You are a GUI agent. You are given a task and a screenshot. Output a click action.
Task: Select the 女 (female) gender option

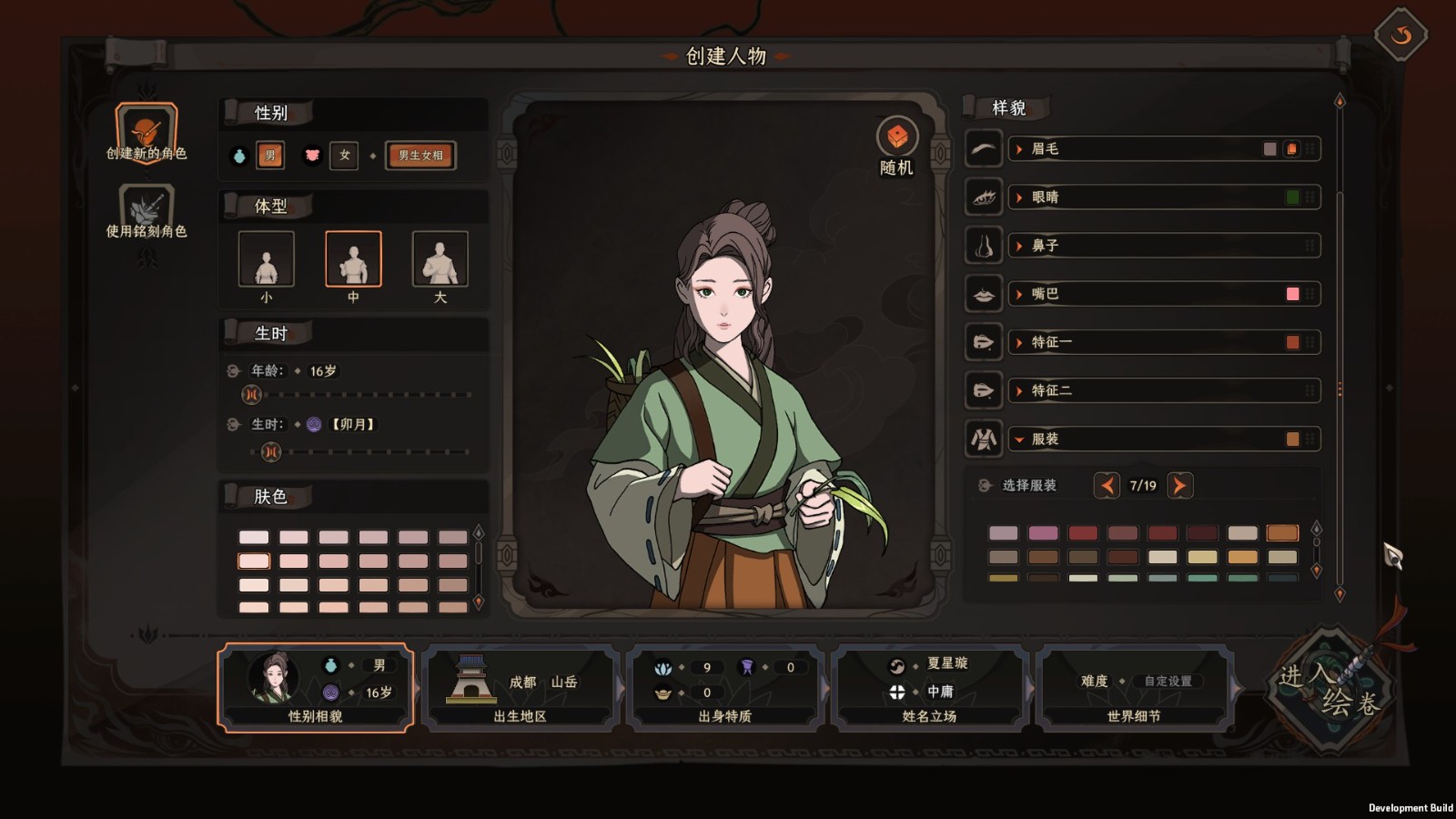tap(344, 156)
